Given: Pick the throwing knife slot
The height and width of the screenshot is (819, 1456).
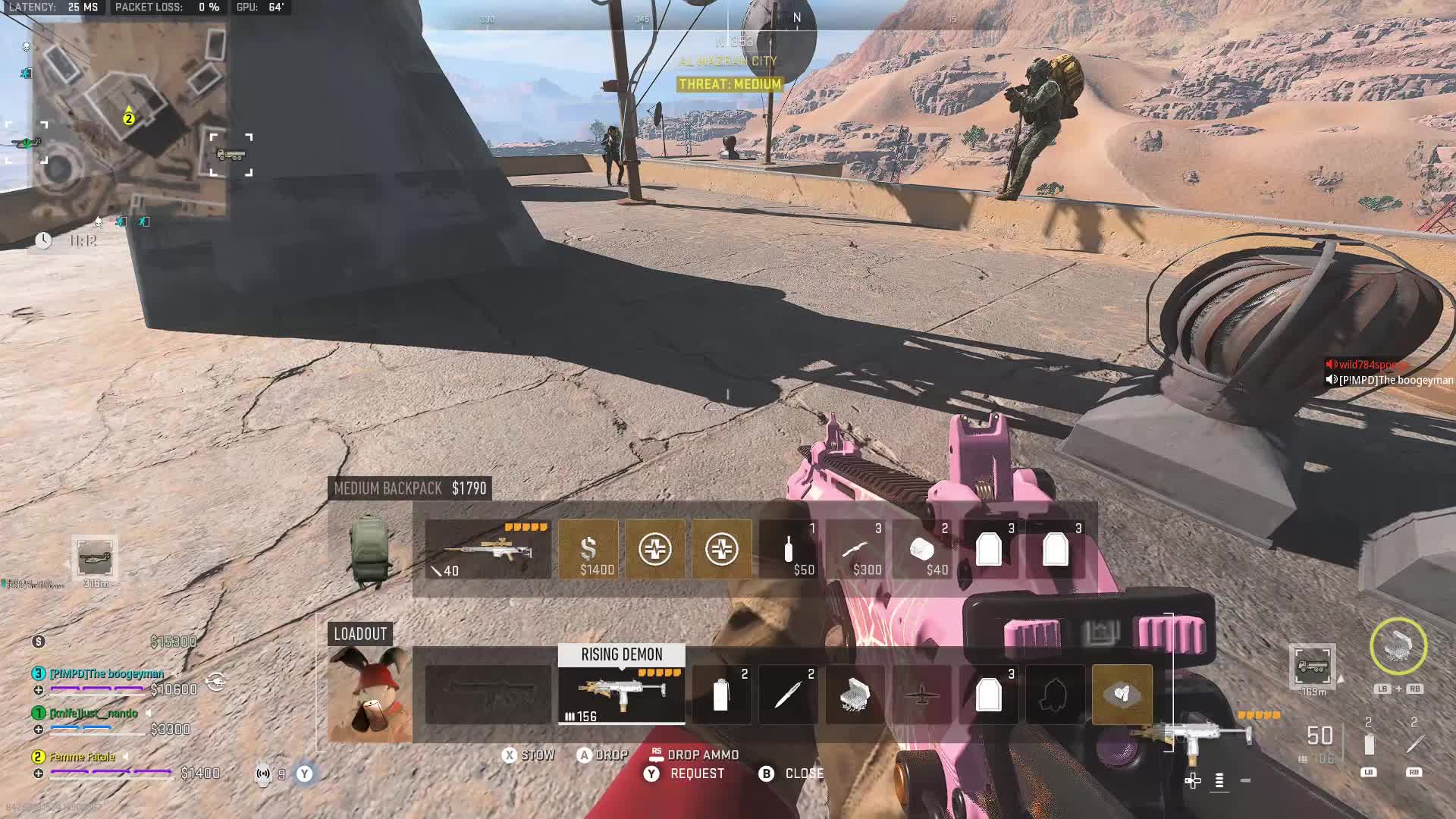Looking at the screenshot, I should [788, 694].
